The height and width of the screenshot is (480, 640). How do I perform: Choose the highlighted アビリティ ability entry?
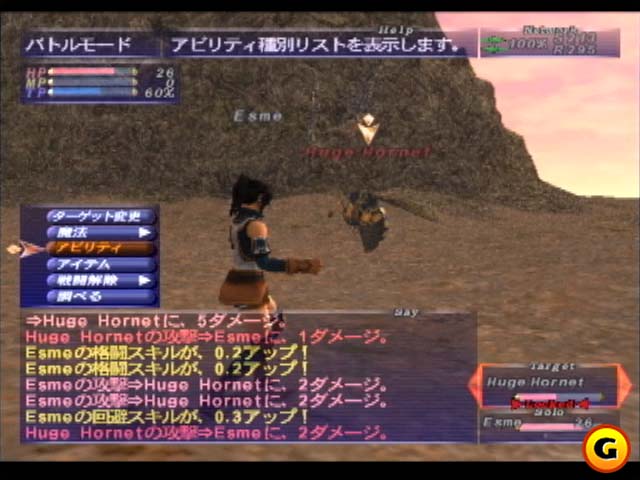(100, 248)
